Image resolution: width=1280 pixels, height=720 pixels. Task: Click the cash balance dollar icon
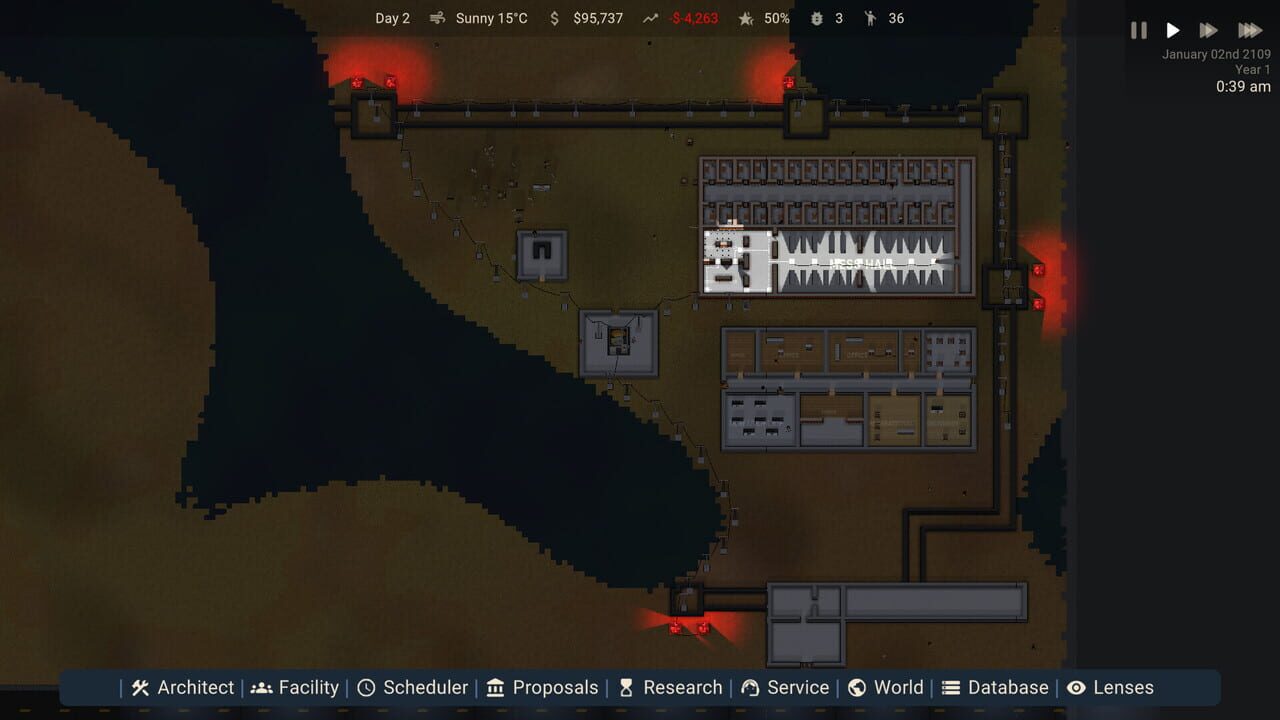553,18
